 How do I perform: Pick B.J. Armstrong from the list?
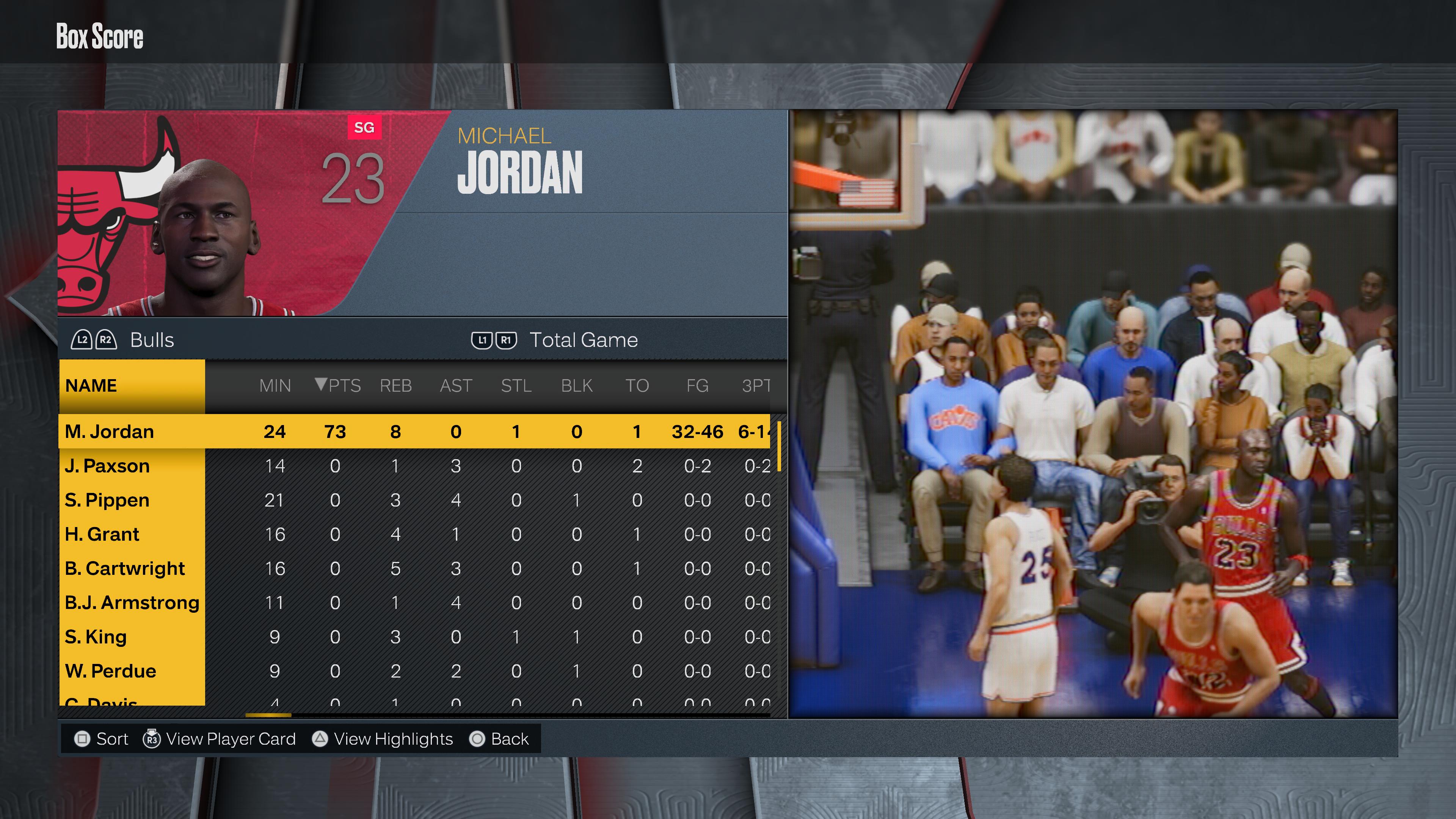[132, 602]
